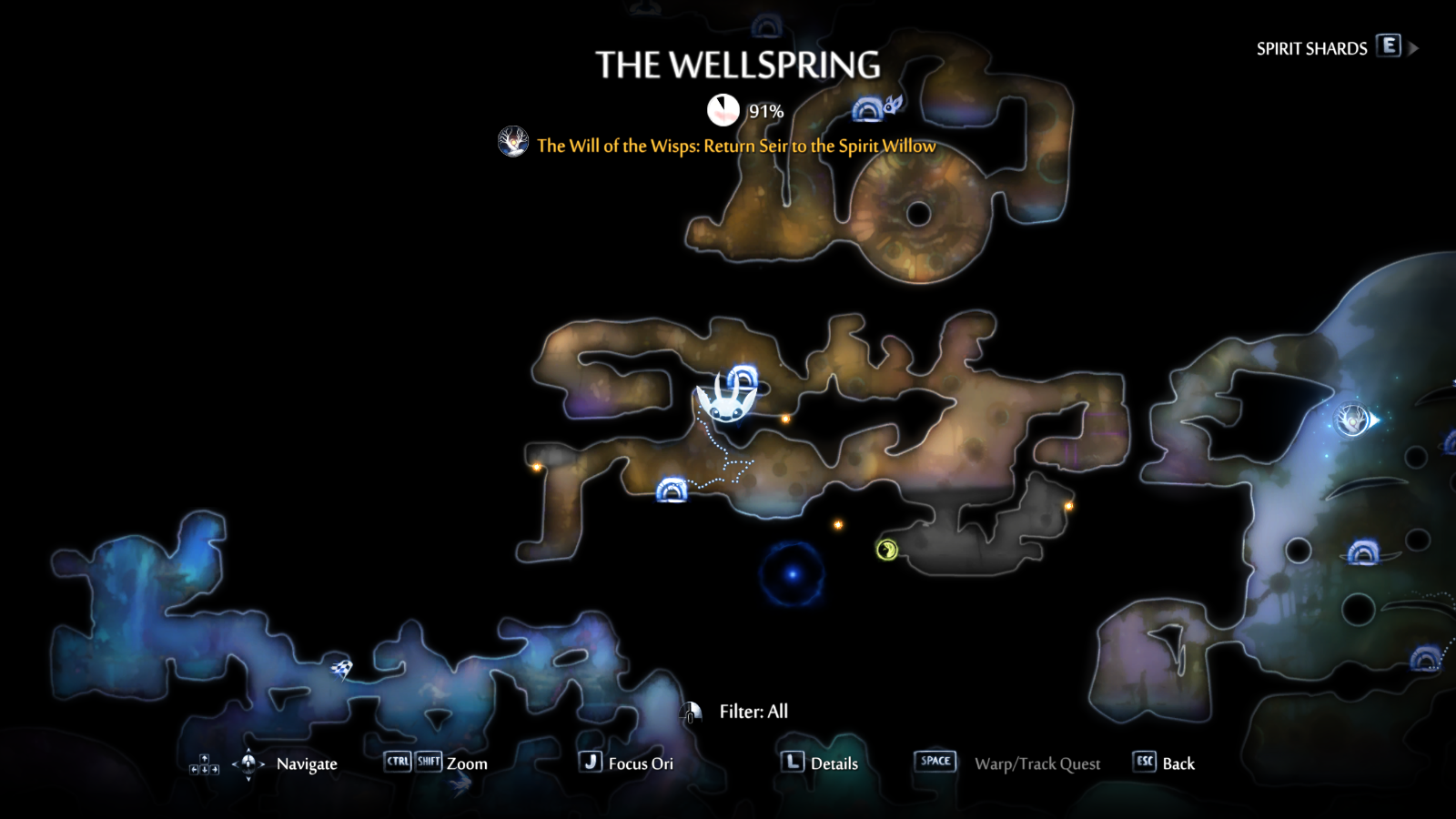Click the mouse icon next to Filter All
This screenshot has height=819, width=1456.
tap(693, 713)
